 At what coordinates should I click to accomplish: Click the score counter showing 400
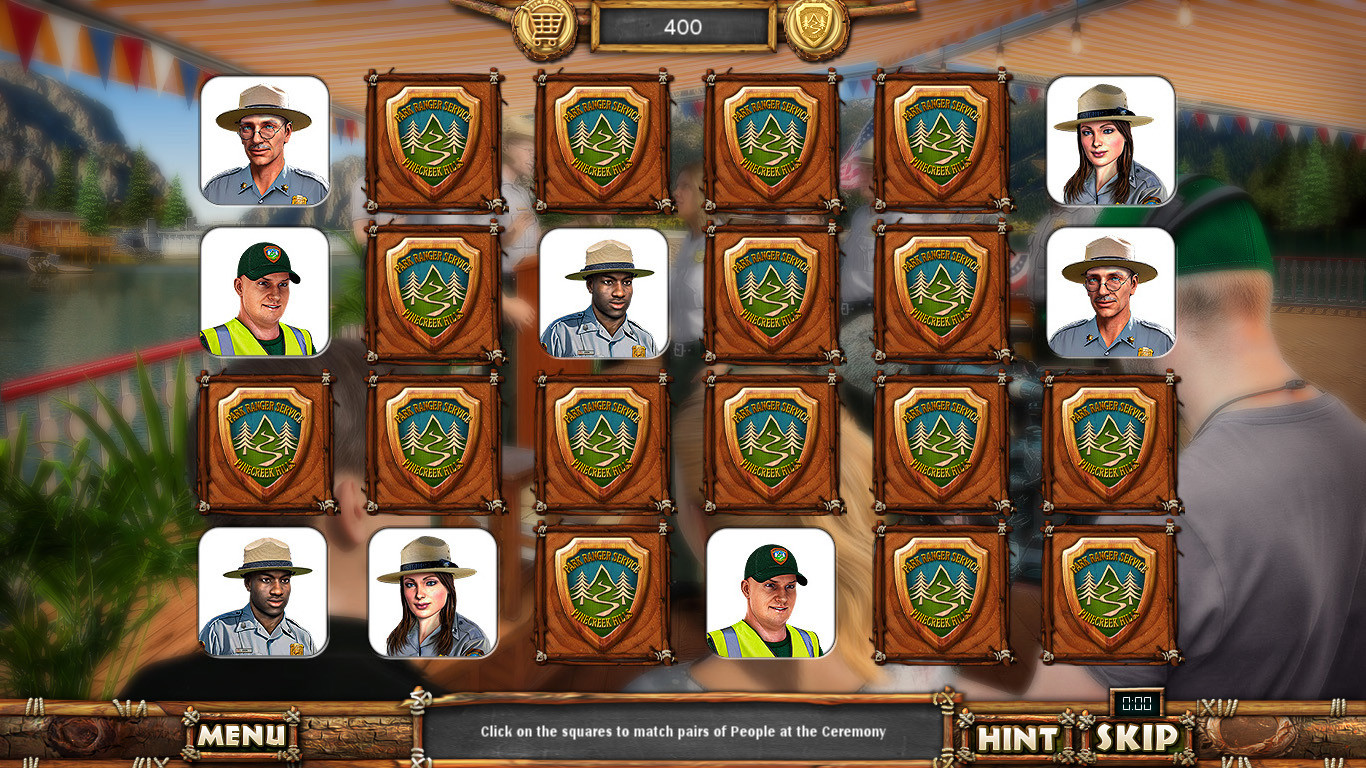click(x=683, y=28)
